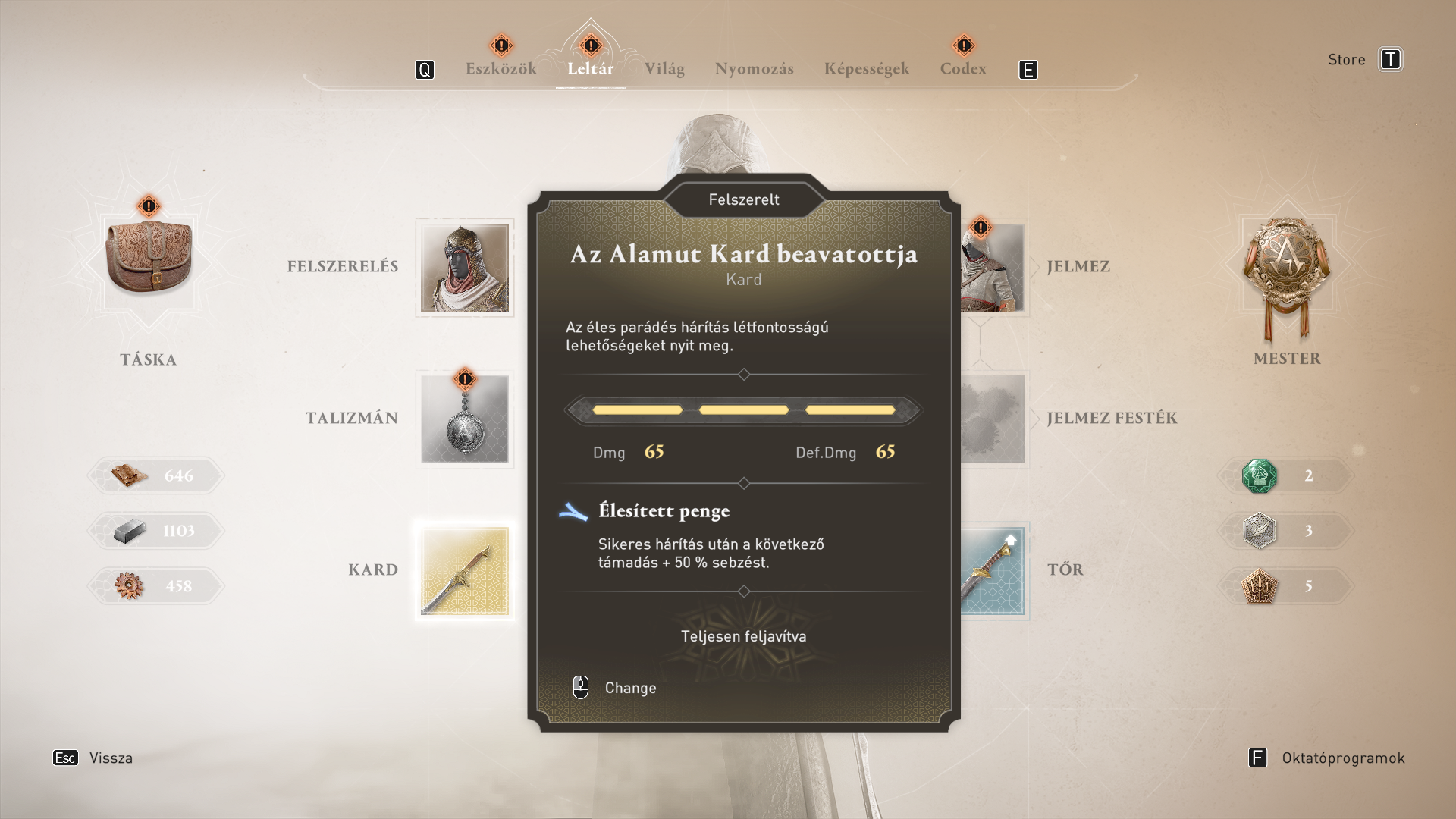Show the Képességek tab
Screen dimensions: 1456x819
tap(866, 69)
